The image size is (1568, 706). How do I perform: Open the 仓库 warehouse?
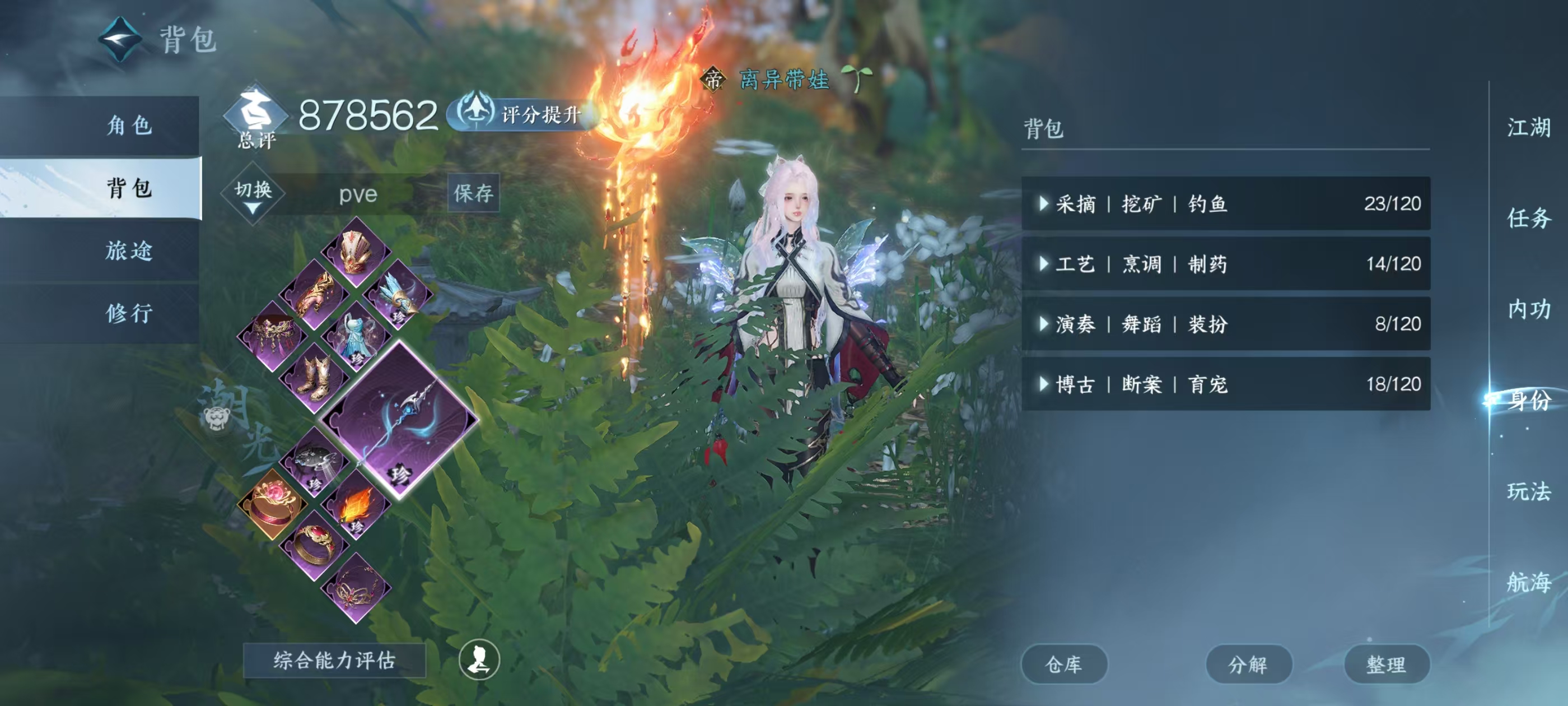coord(1064,665)
